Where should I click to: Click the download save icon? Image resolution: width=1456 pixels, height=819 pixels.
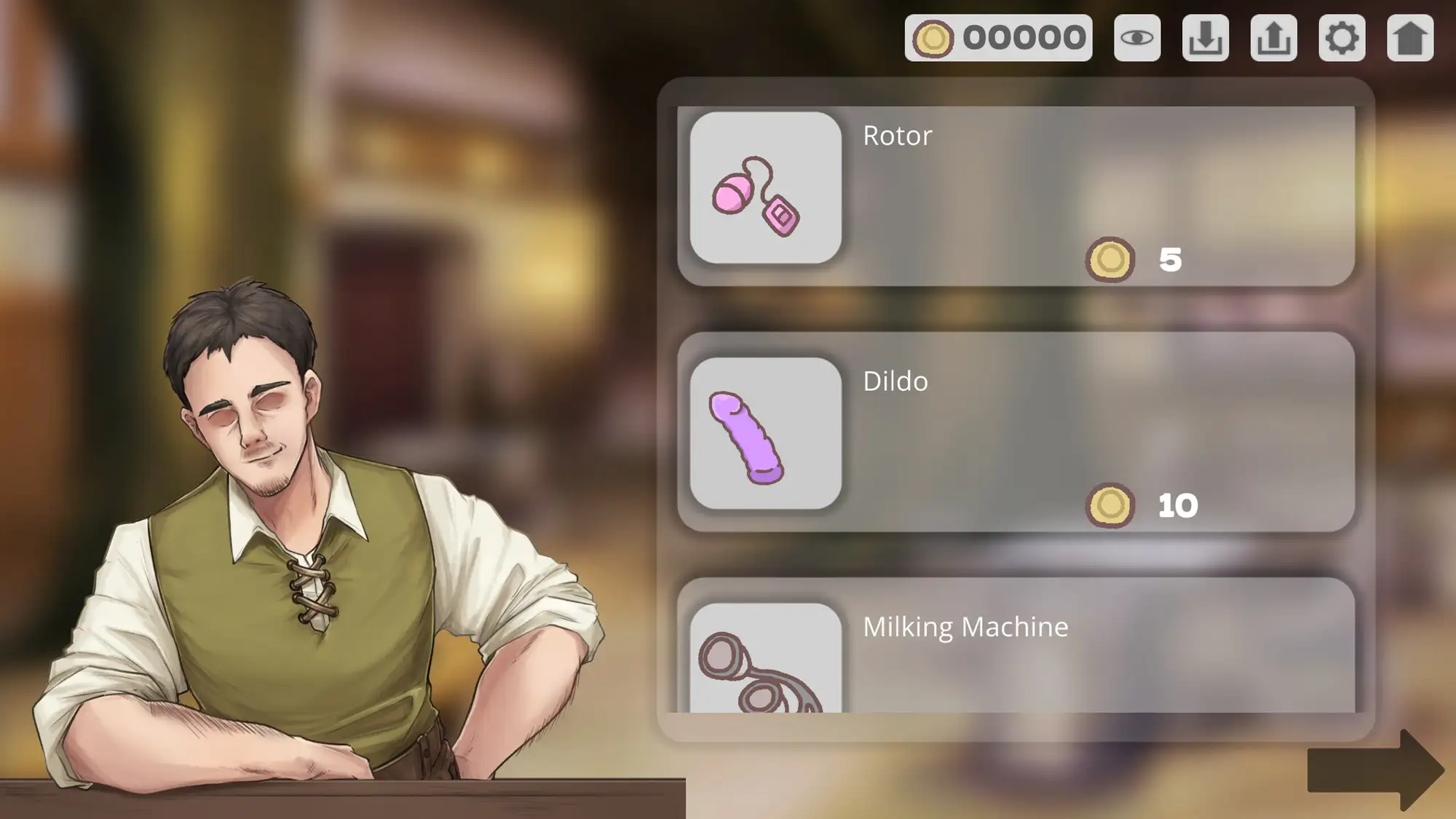pyautogui.click(x=1206, y=40)
